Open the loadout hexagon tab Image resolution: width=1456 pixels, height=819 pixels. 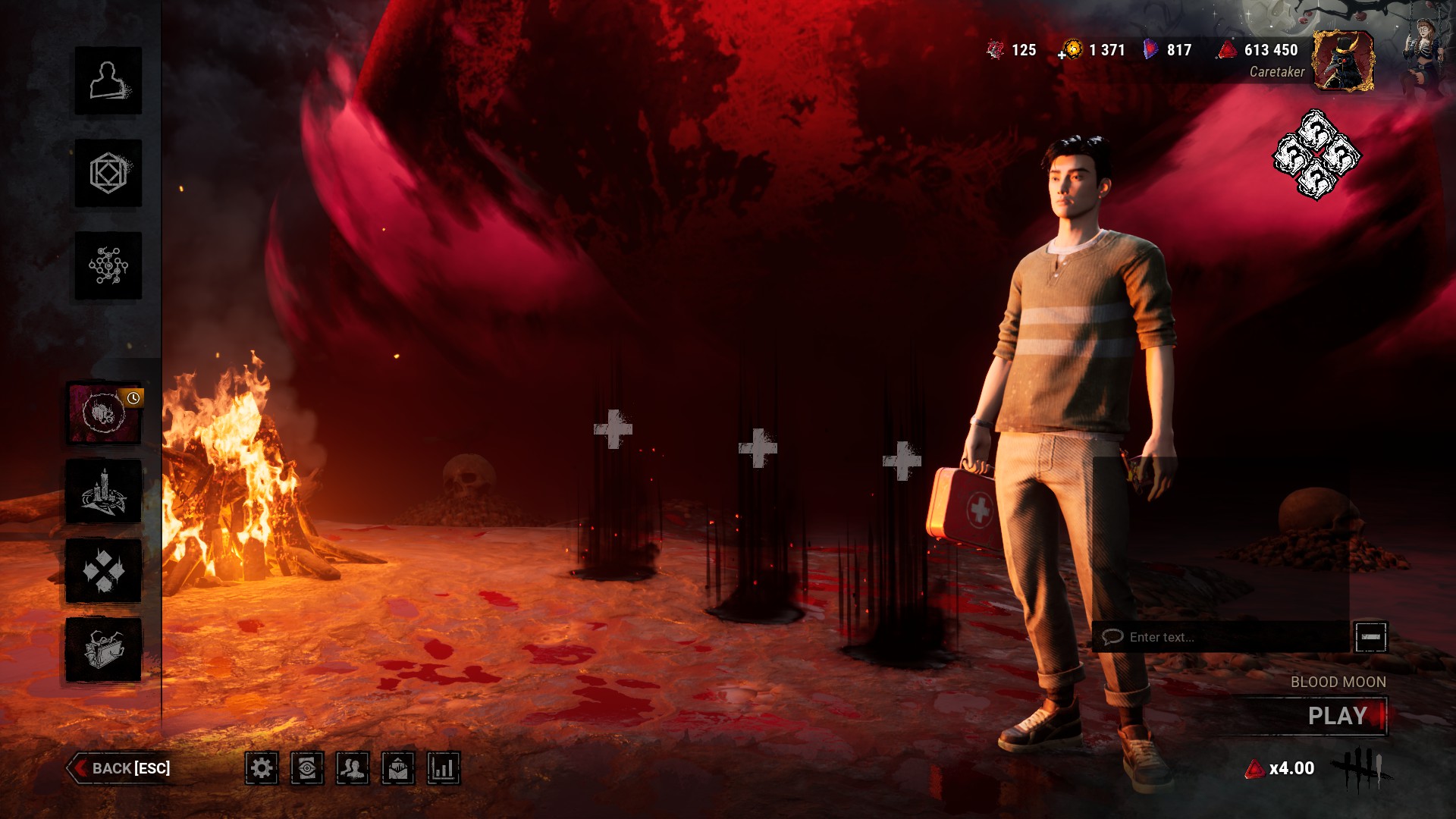[108, 173]
